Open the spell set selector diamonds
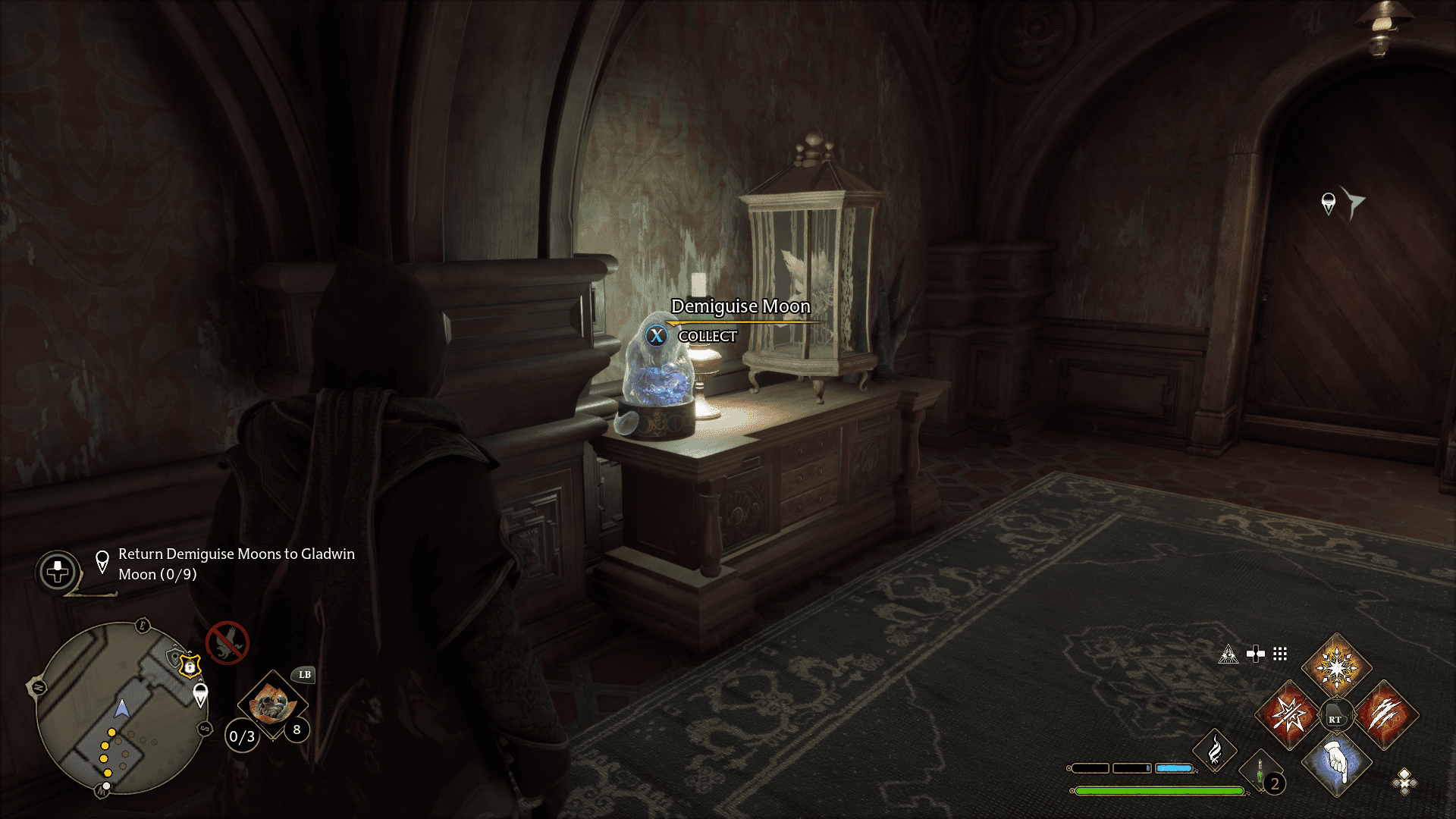1456x819 pixels. pyautogui.click(x=1404, y=781)
